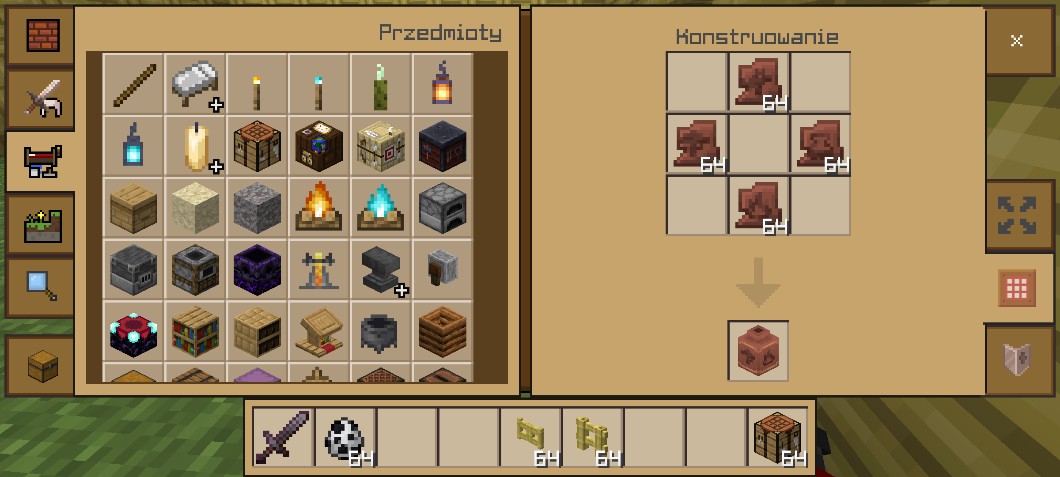Pick the campfire from the item list

point(319,207)
